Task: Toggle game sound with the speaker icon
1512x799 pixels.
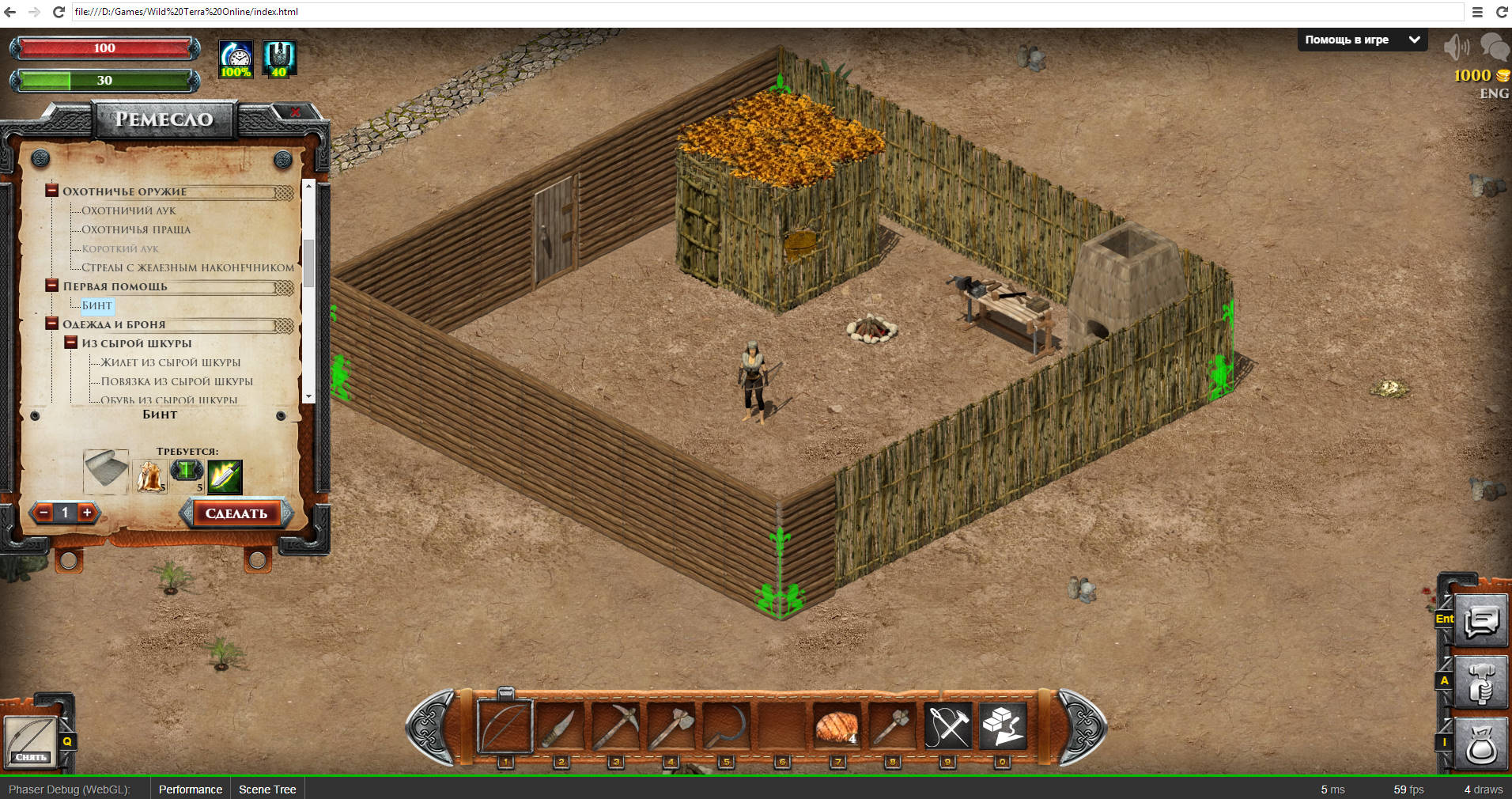Action: click(1455, 47)
